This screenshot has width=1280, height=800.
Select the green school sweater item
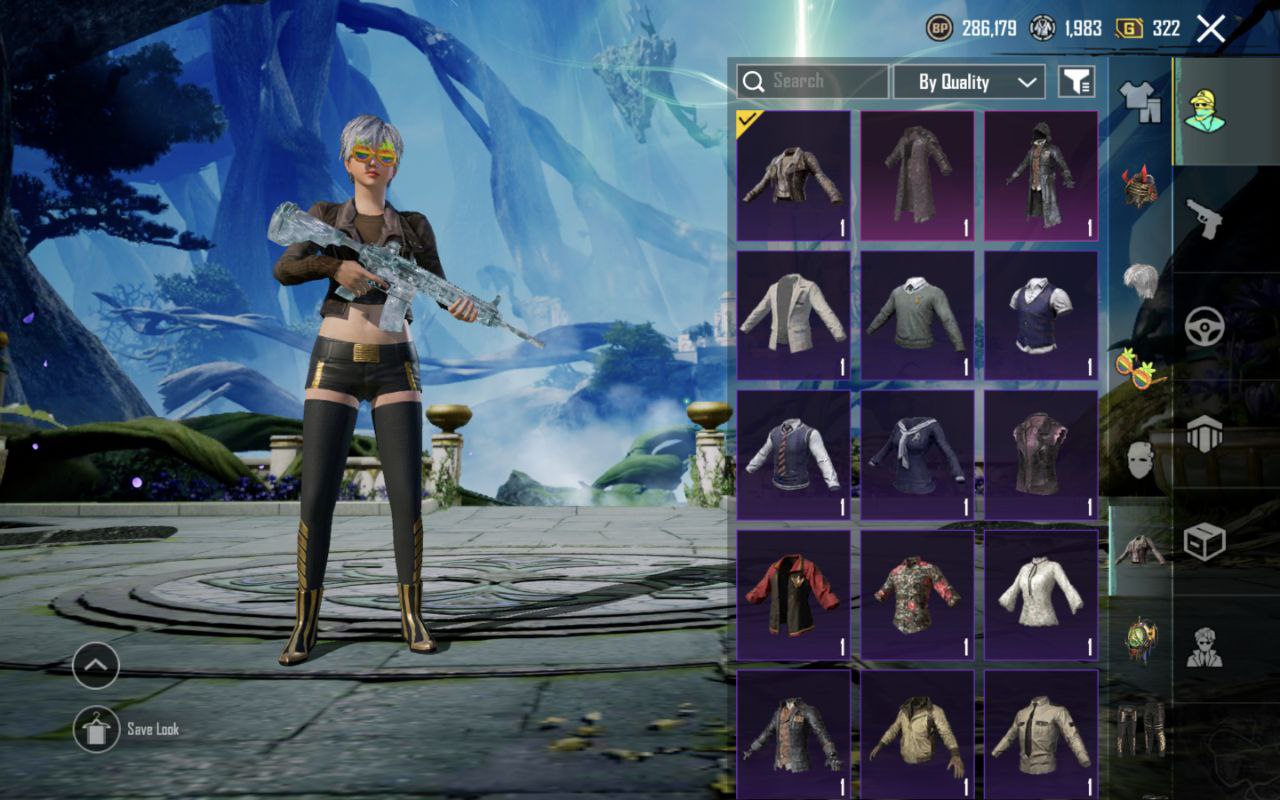(x=917, y=315)
